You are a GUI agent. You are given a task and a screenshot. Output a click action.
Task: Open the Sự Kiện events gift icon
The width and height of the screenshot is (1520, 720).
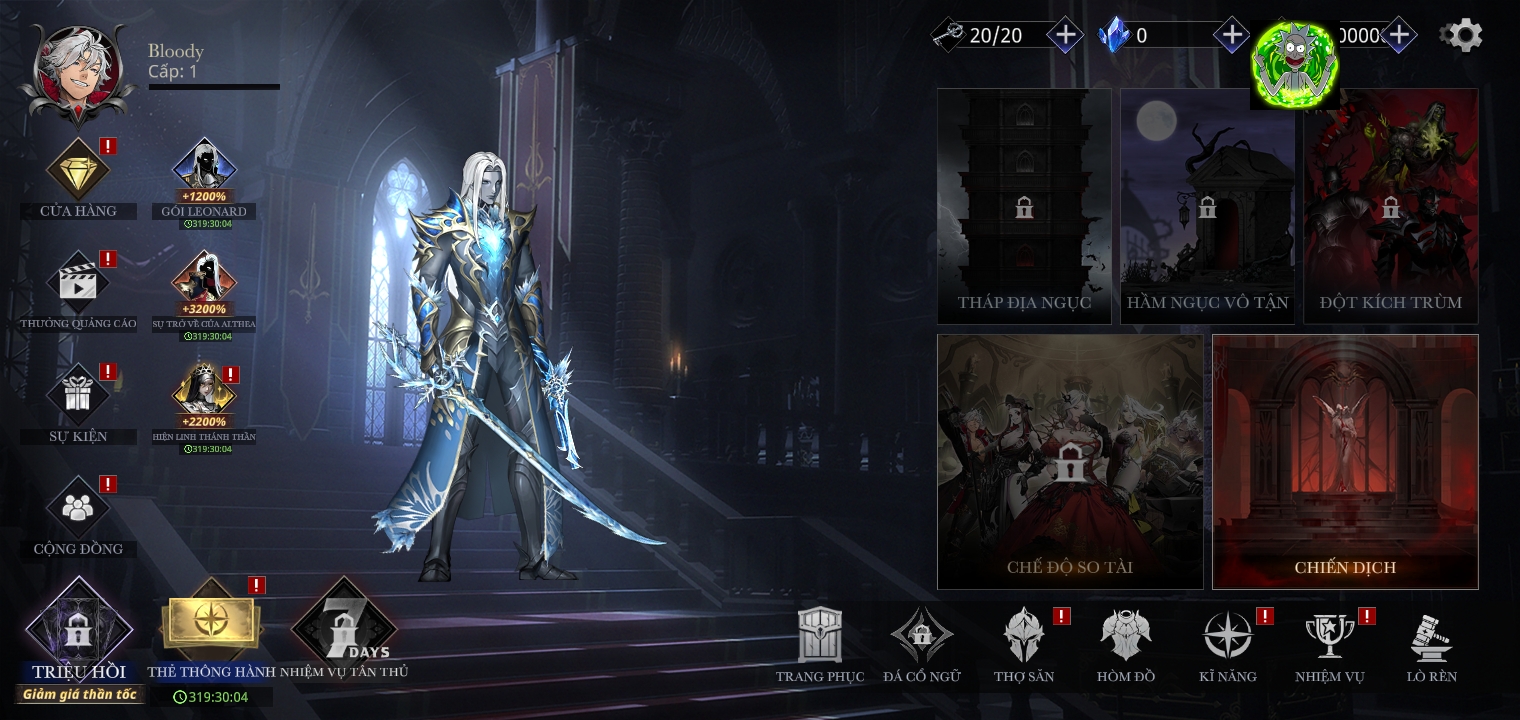click(78, 396)
